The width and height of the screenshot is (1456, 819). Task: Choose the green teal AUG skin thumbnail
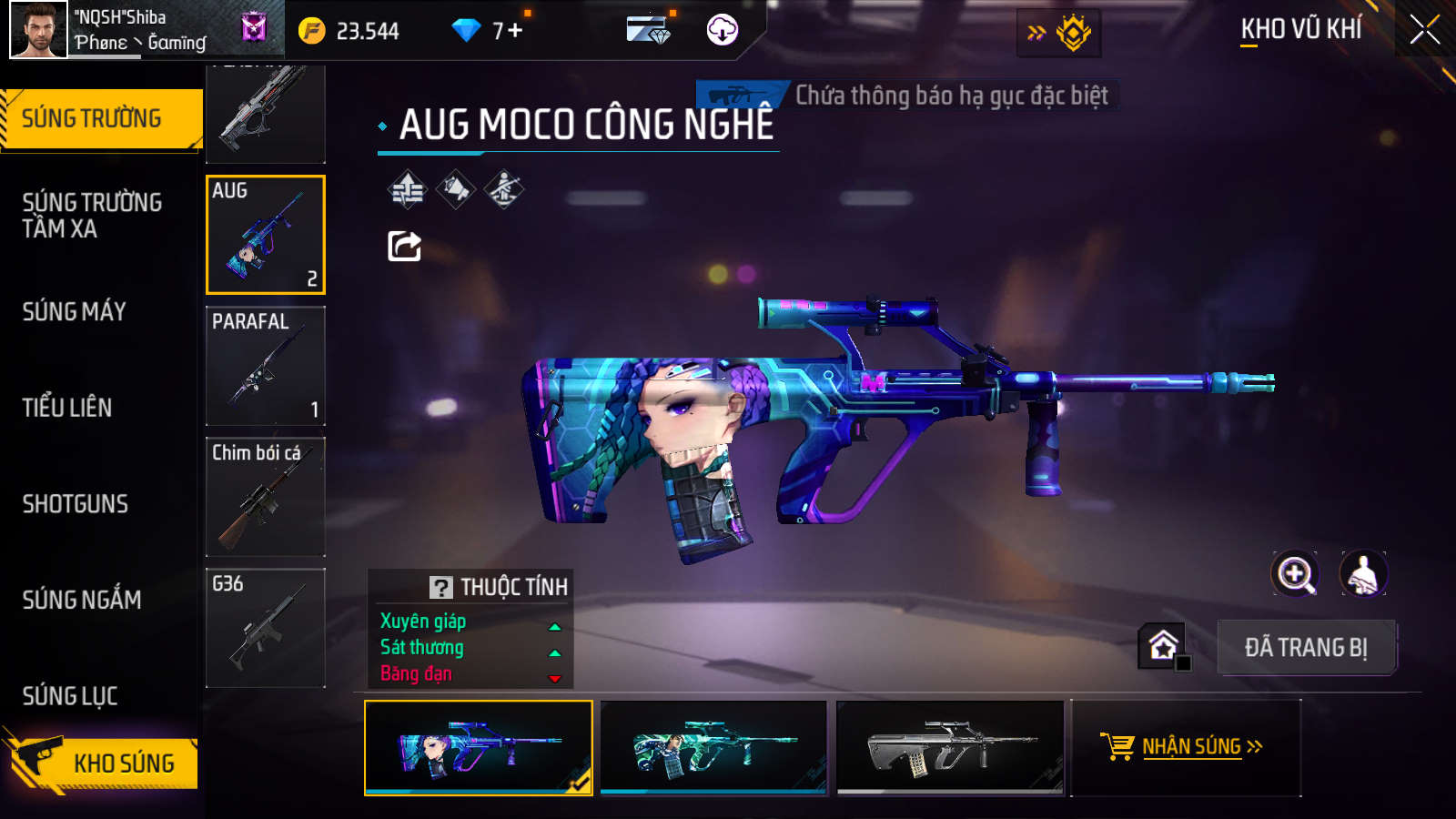pos(714,747)
